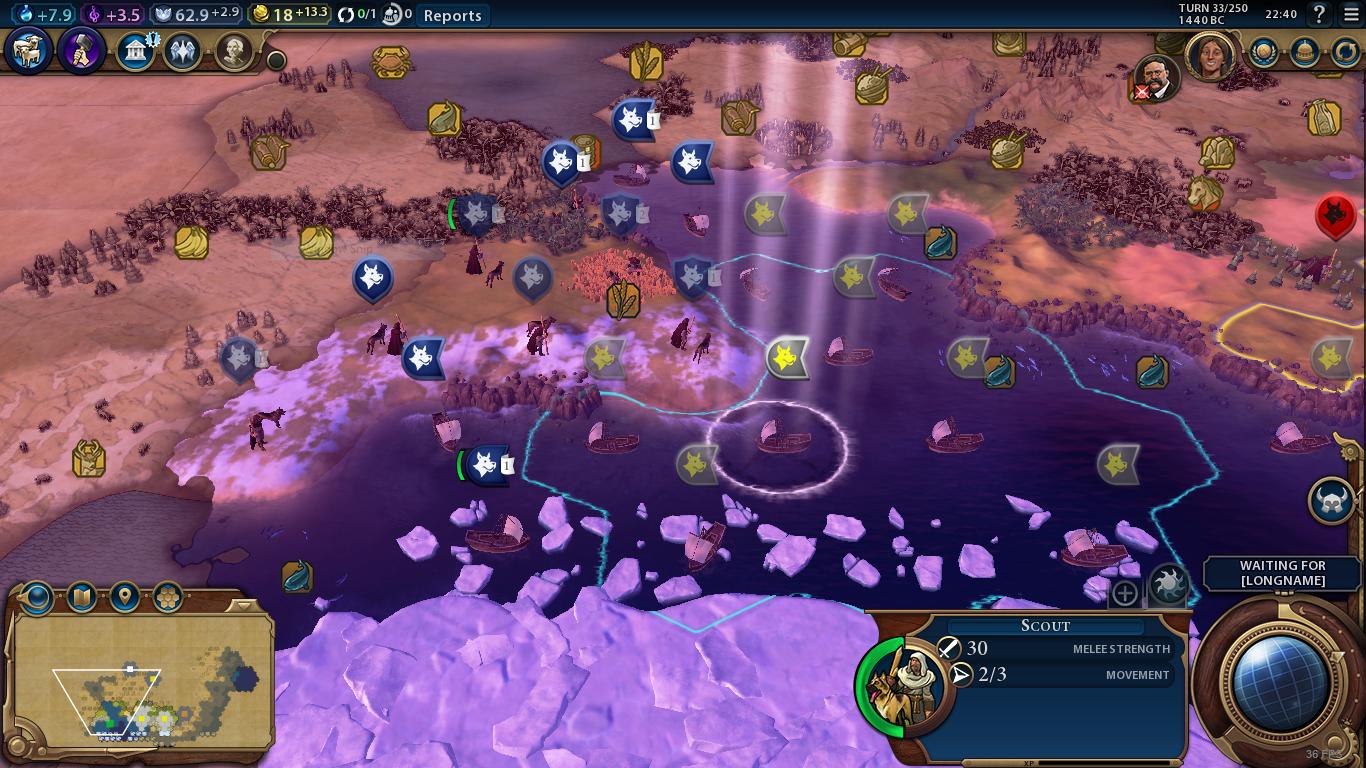The image size is (1366, 768).
Task: Open the Reports panel
Action: click(452, 15)
